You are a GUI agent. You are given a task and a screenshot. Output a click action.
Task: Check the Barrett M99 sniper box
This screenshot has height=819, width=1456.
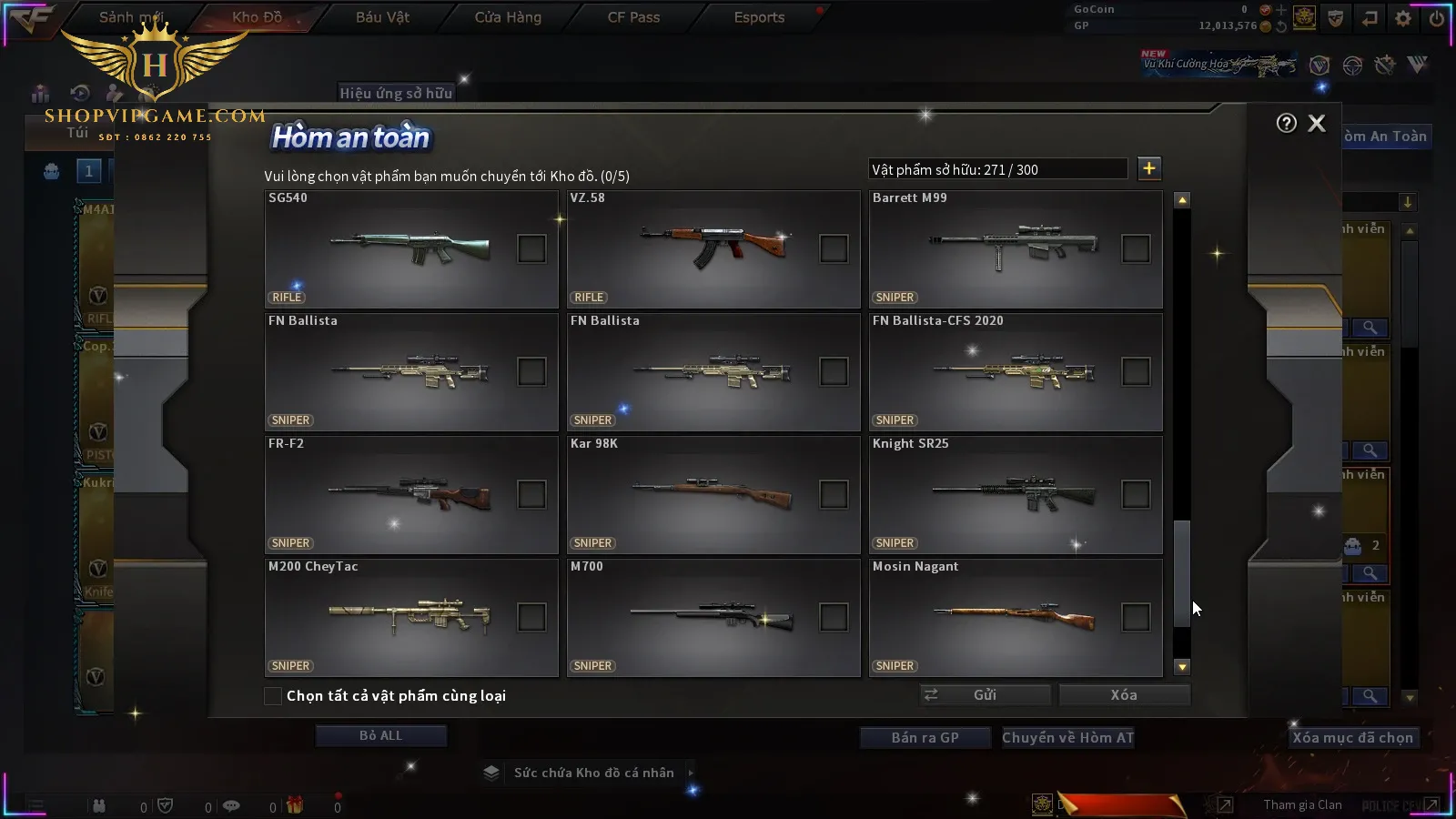(1136, 248)
